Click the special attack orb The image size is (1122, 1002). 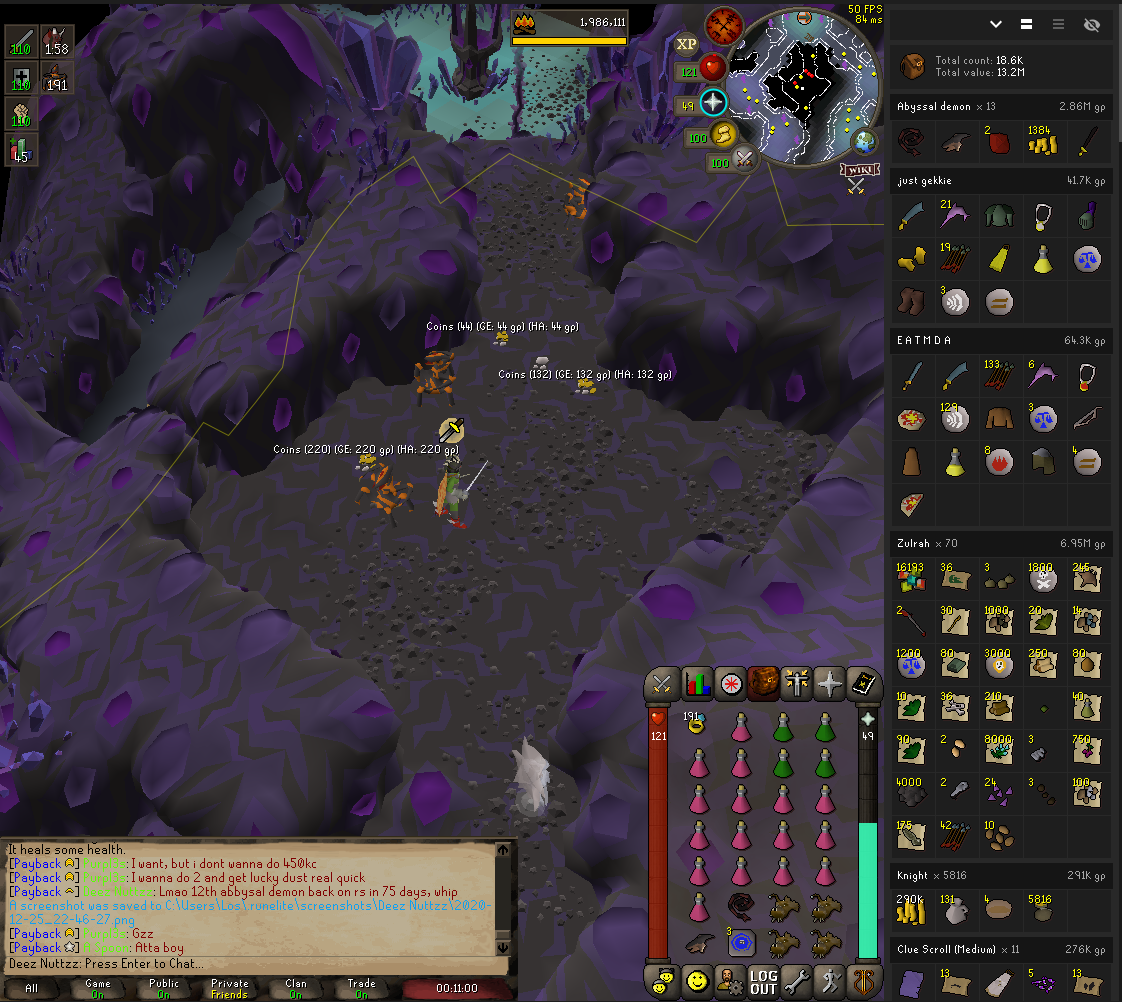745,159
